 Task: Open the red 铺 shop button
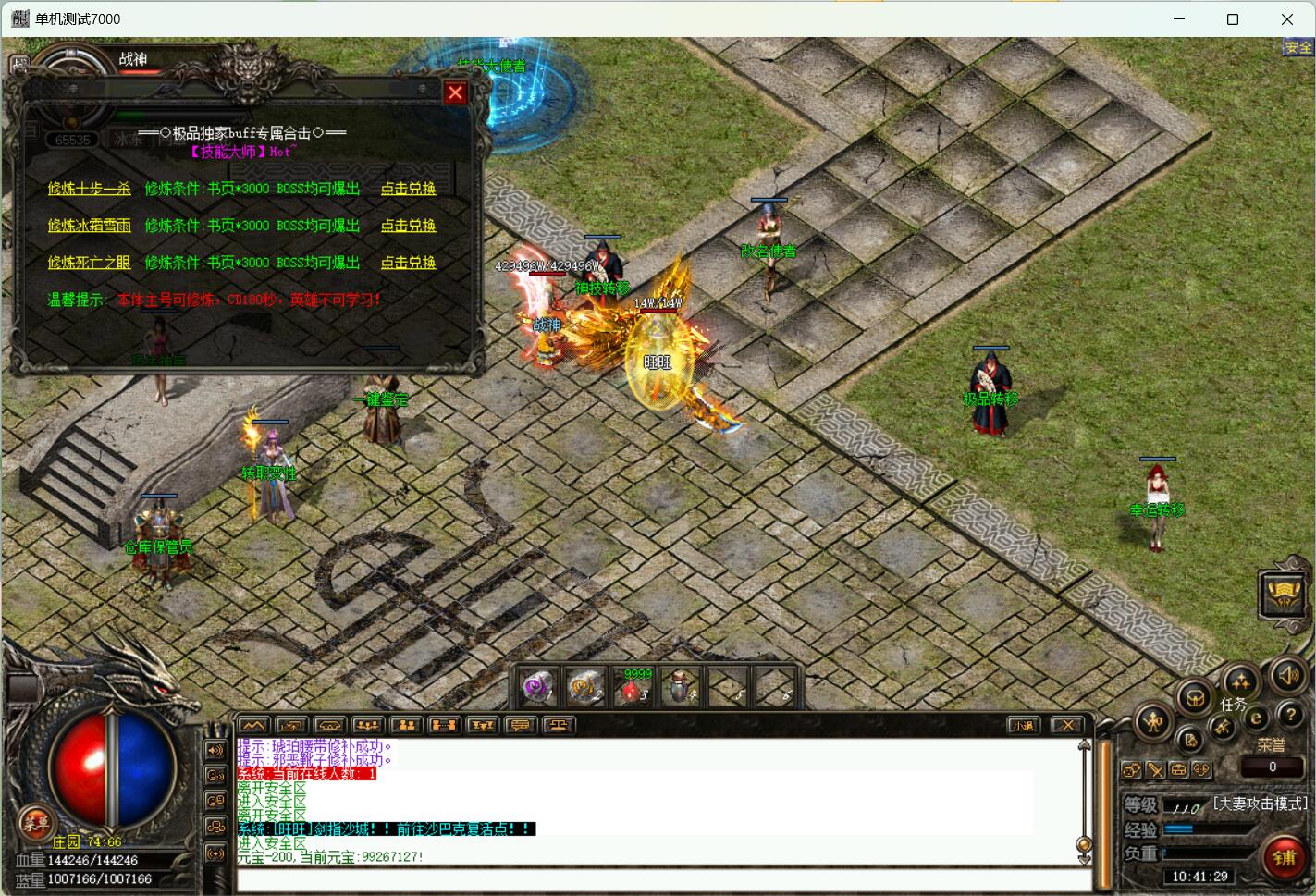[1284, 857]
